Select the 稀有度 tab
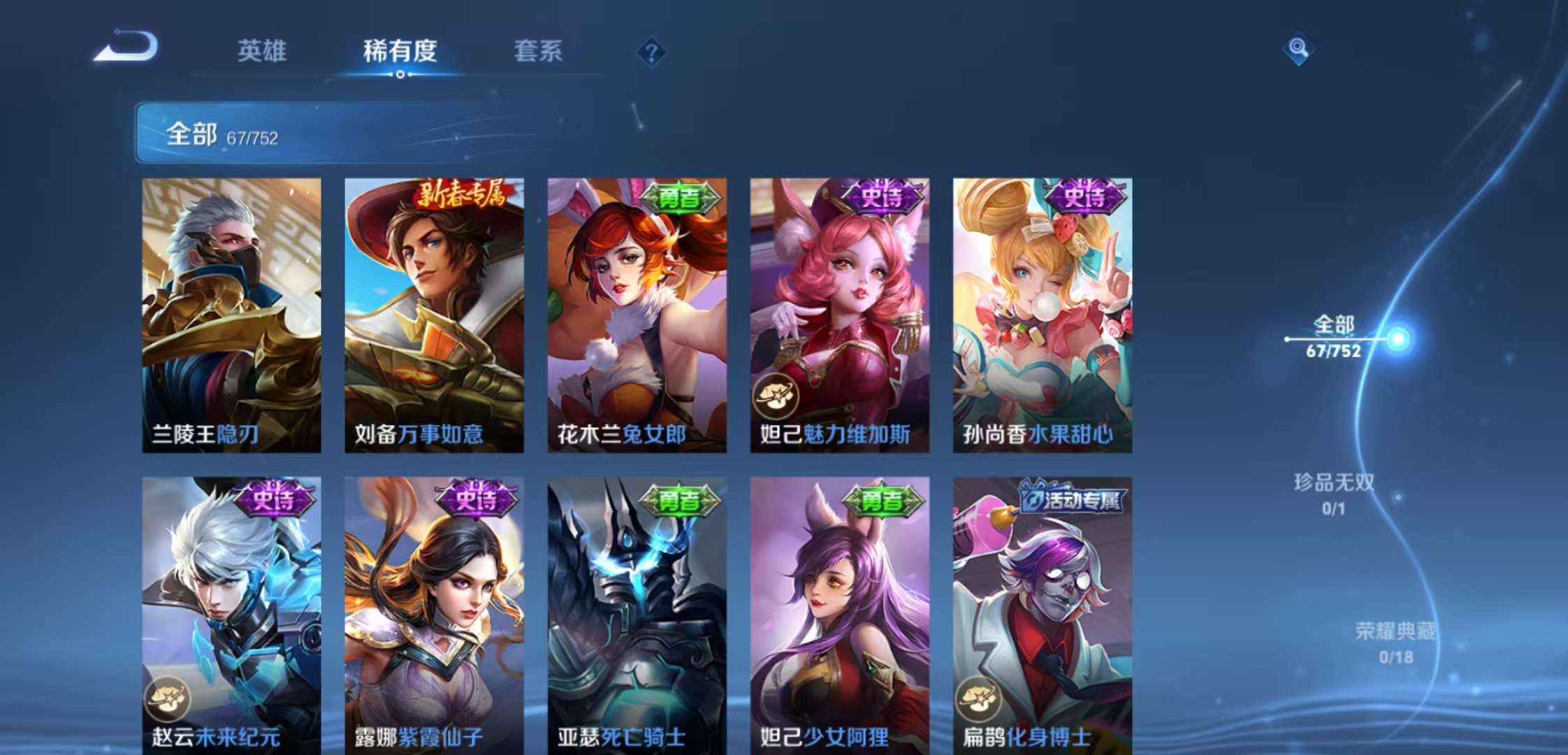The width and height of the screenshot is (1568, 755). (400, 52)
